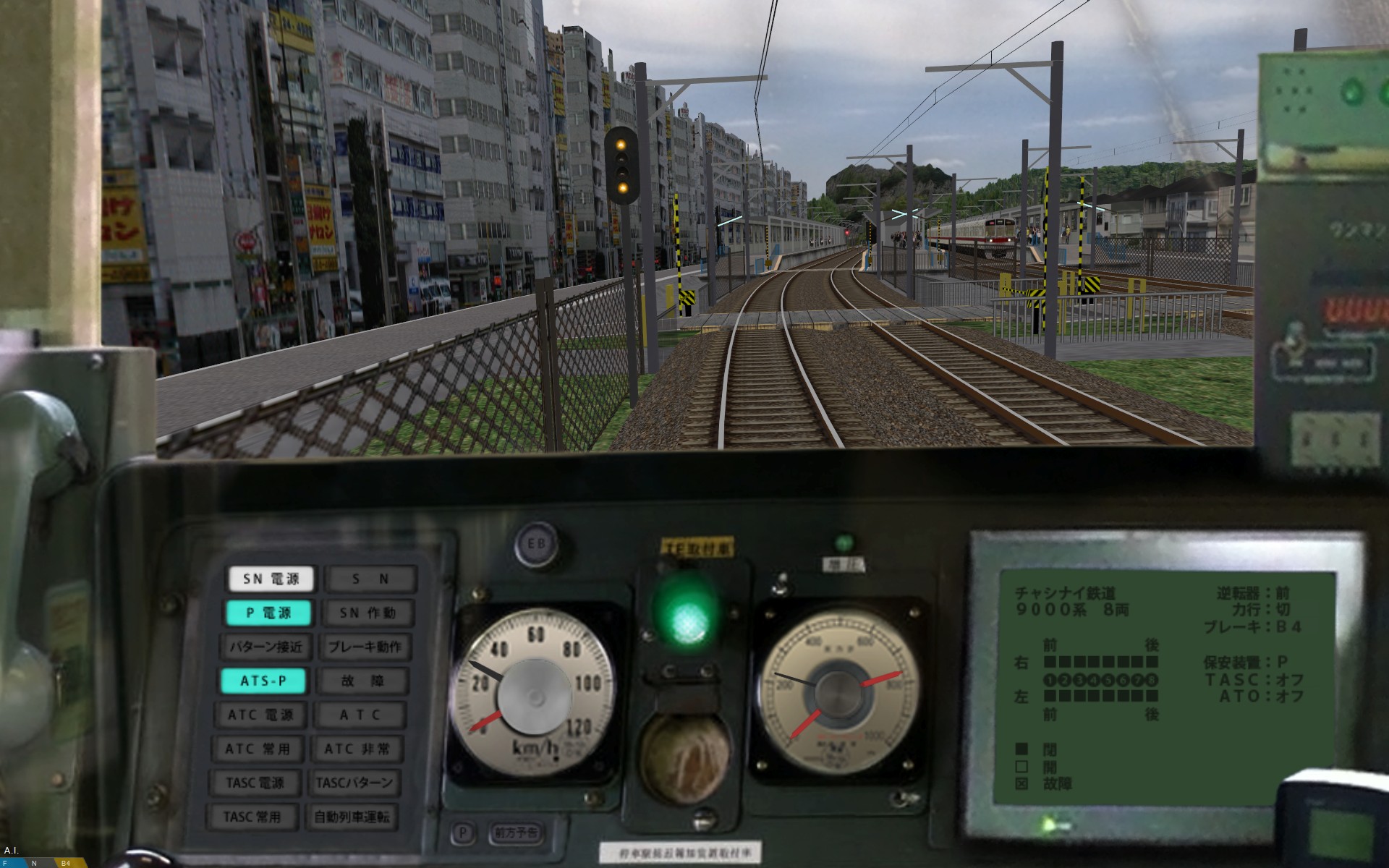Screen dimensions: 1389x868
Task: Click the round EB button
Action: [536, 545]
